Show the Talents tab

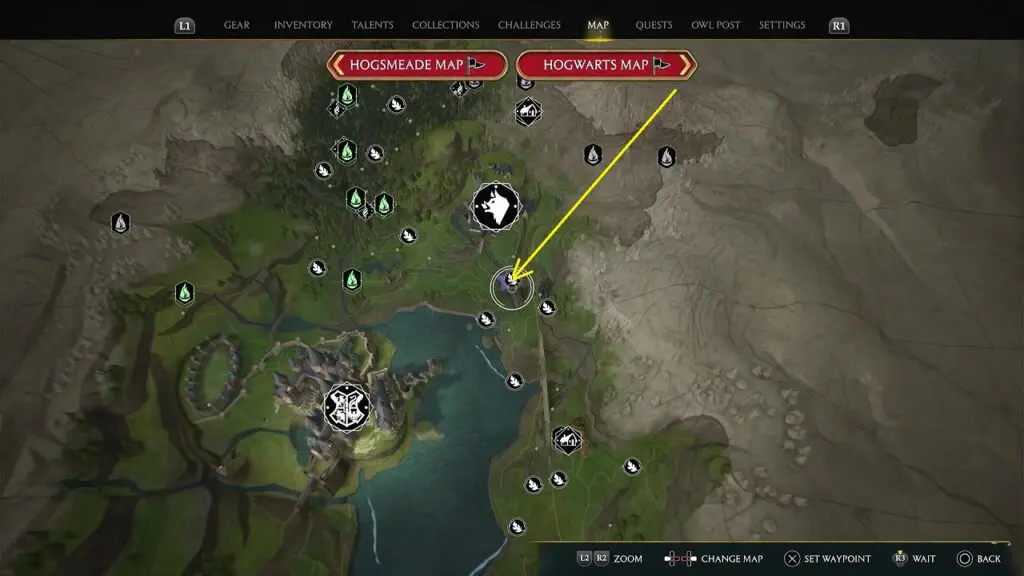pyautogui.click(x=372, y=25)
